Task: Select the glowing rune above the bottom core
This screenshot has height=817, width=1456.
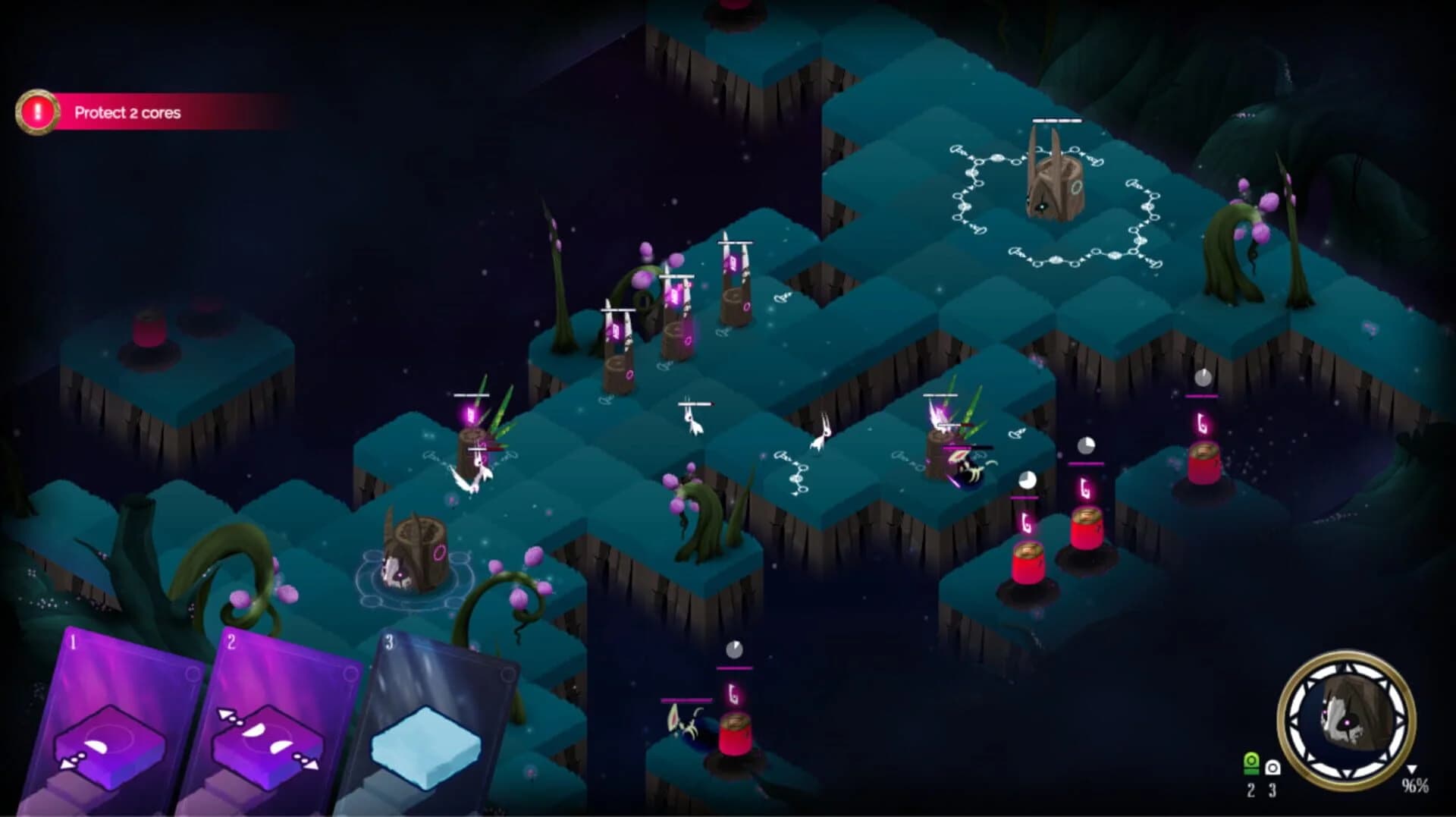Action: tap(733, 693)
